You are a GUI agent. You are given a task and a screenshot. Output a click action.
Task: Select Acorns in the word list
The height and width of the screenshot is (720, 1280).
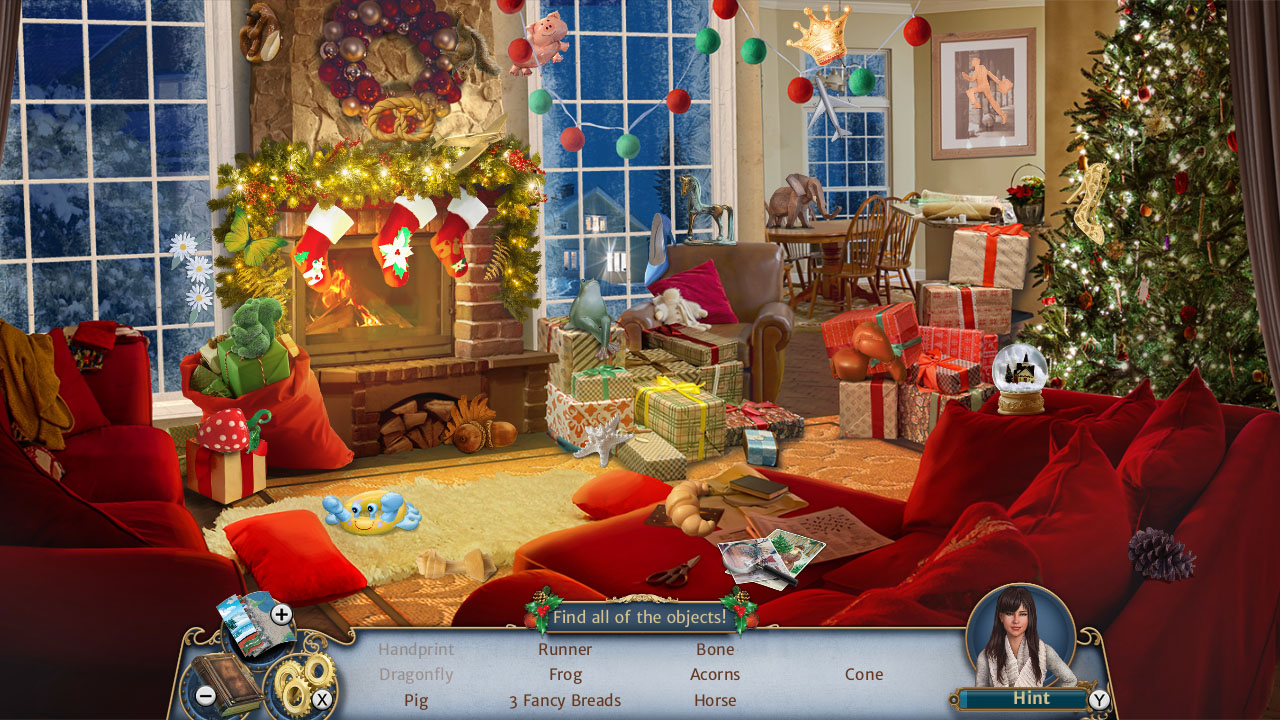716,674
